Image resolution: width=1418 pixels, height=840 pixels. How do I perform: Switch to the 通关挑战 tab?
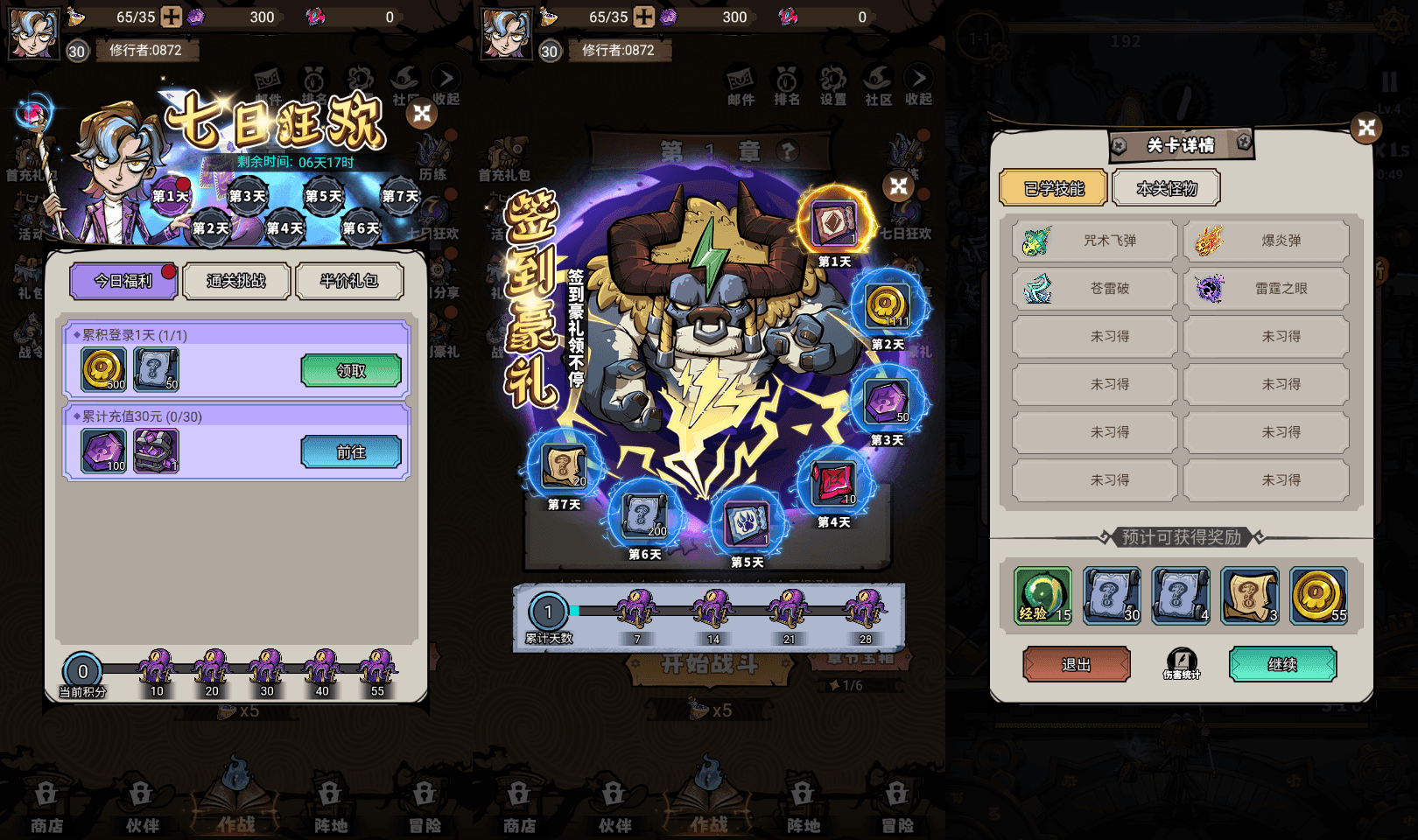point(235,281)
